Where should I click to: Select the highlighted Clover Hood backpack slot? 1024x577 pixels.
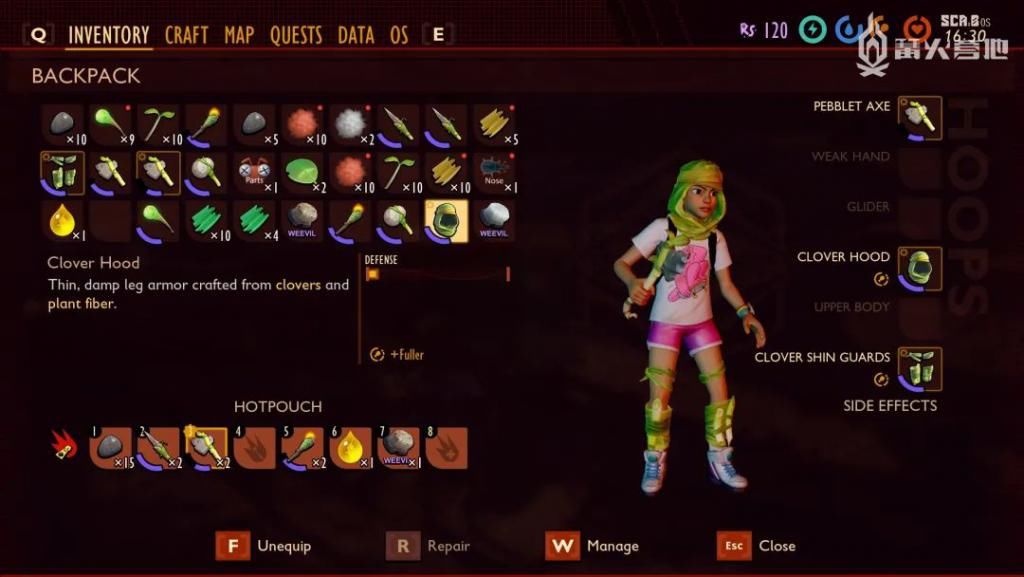click(446, 220)
